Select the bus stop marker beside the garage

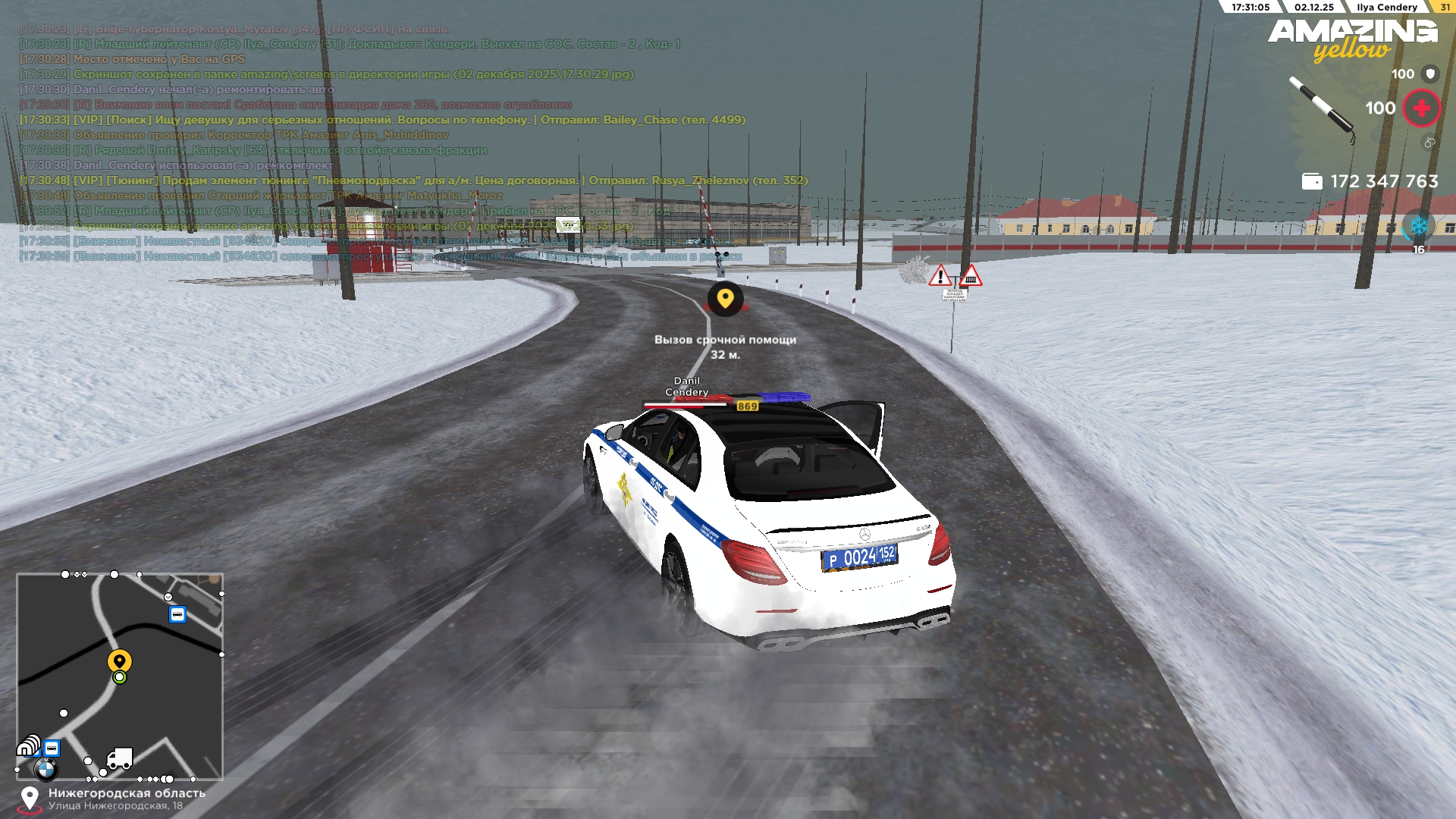point(52,748)
